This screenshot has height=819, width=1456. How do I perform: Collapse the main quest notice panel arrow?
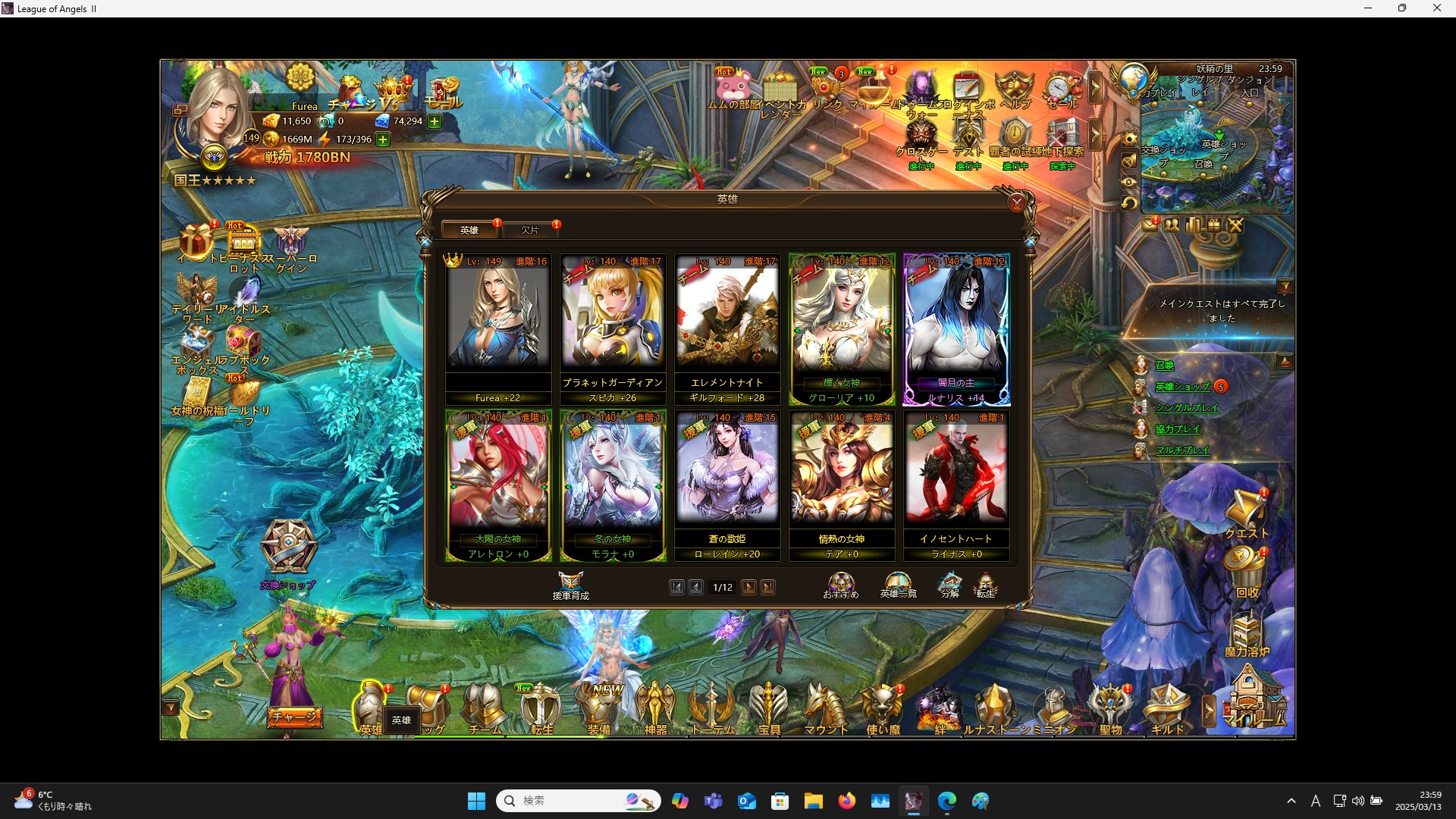1285,284
